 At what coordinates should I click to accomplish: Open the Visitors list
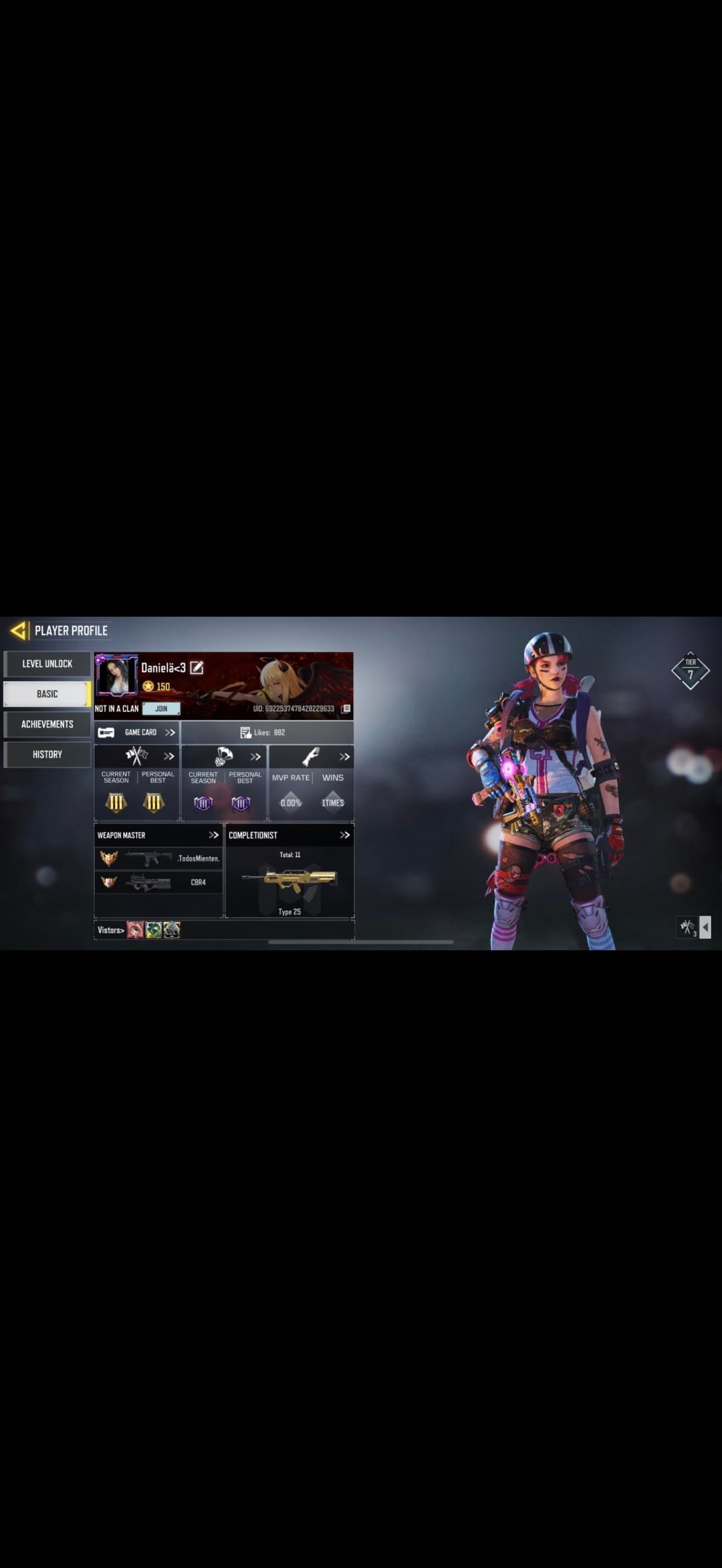(x=111, y=930)
